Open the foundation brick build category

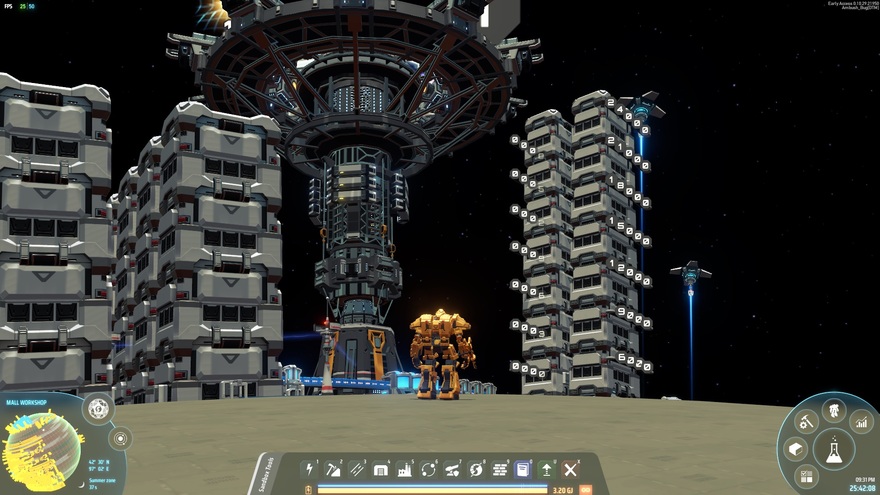pos(500,469)
